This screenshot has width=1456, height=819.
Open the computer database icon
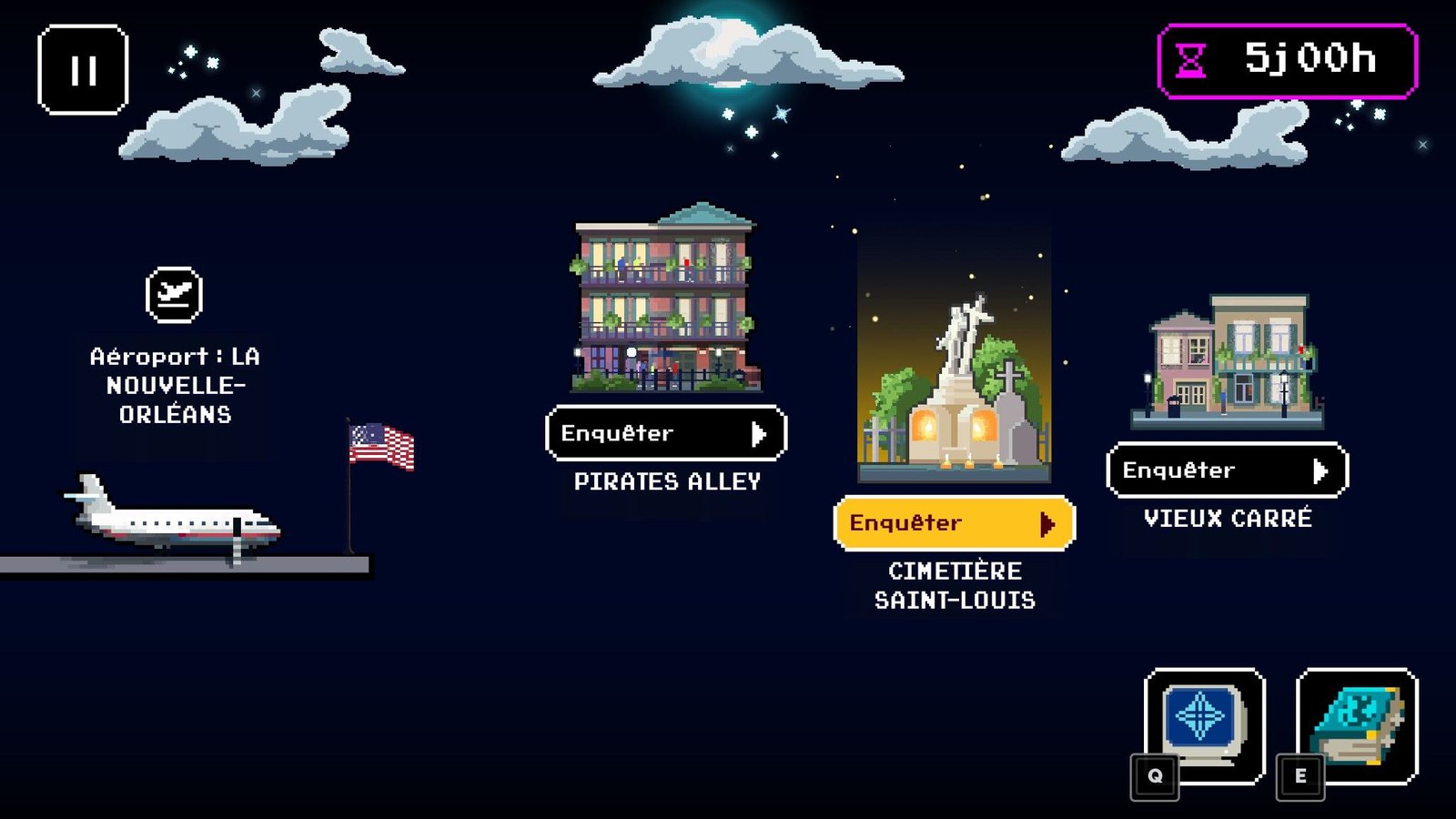(x=1204, y=725)
